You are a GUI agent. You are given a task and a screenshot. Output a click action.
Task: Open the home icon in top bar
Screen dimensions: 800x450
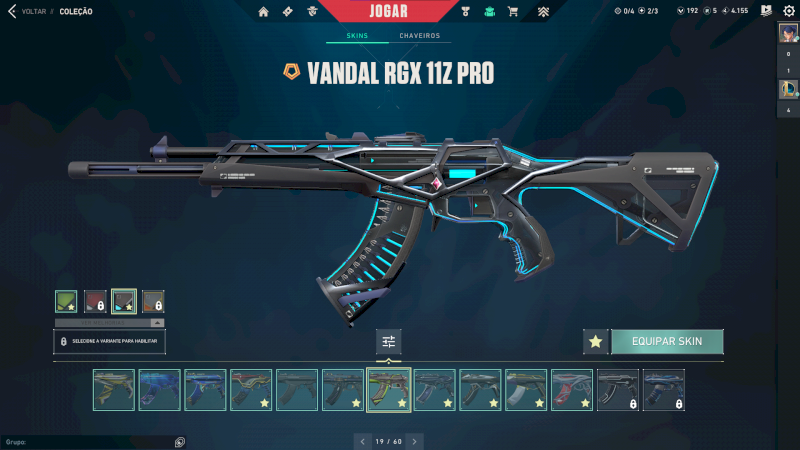point(264,12)
